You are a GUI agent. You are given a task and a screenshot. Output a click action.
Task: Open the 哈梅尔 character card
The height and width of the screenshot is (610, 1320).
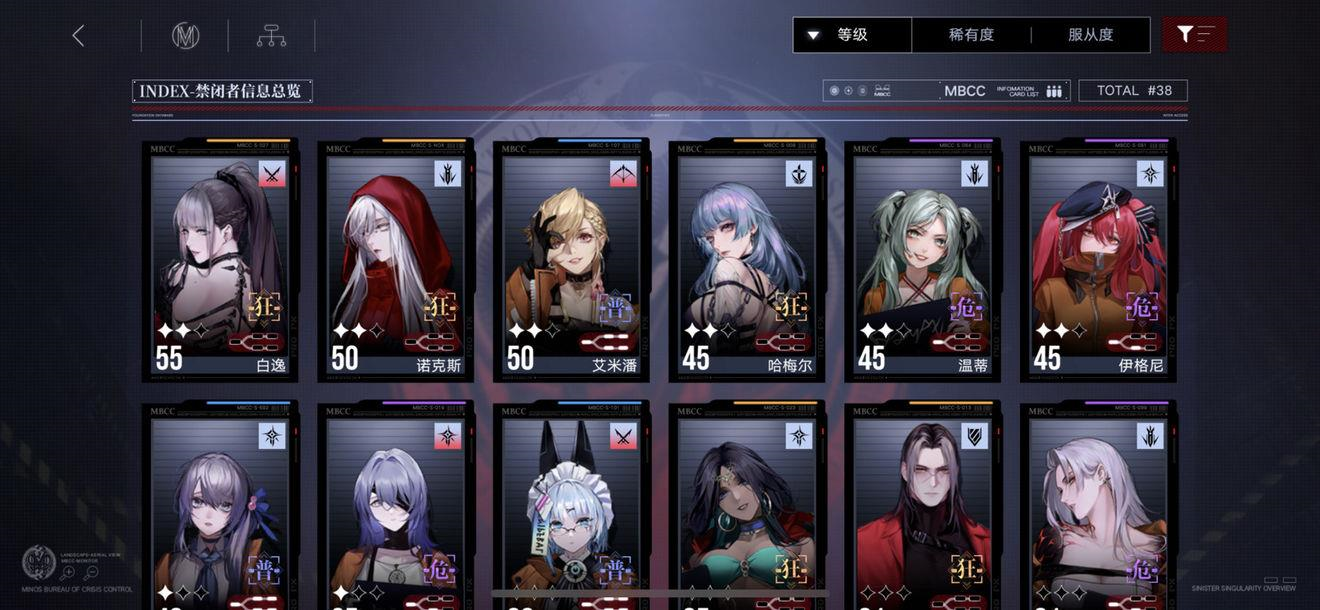[747, 260]
